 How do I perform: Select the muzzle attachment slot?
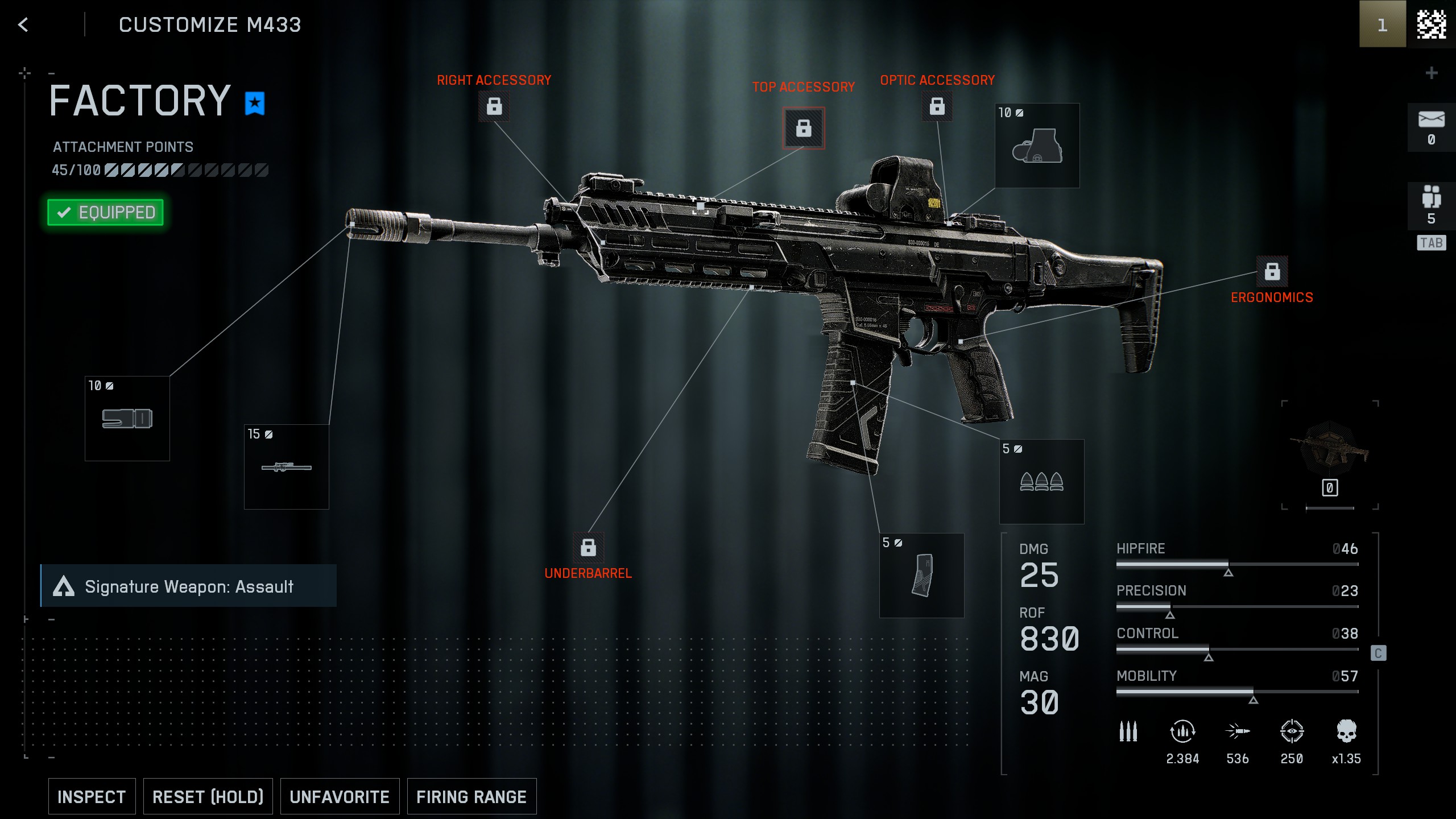click(127, 419)
